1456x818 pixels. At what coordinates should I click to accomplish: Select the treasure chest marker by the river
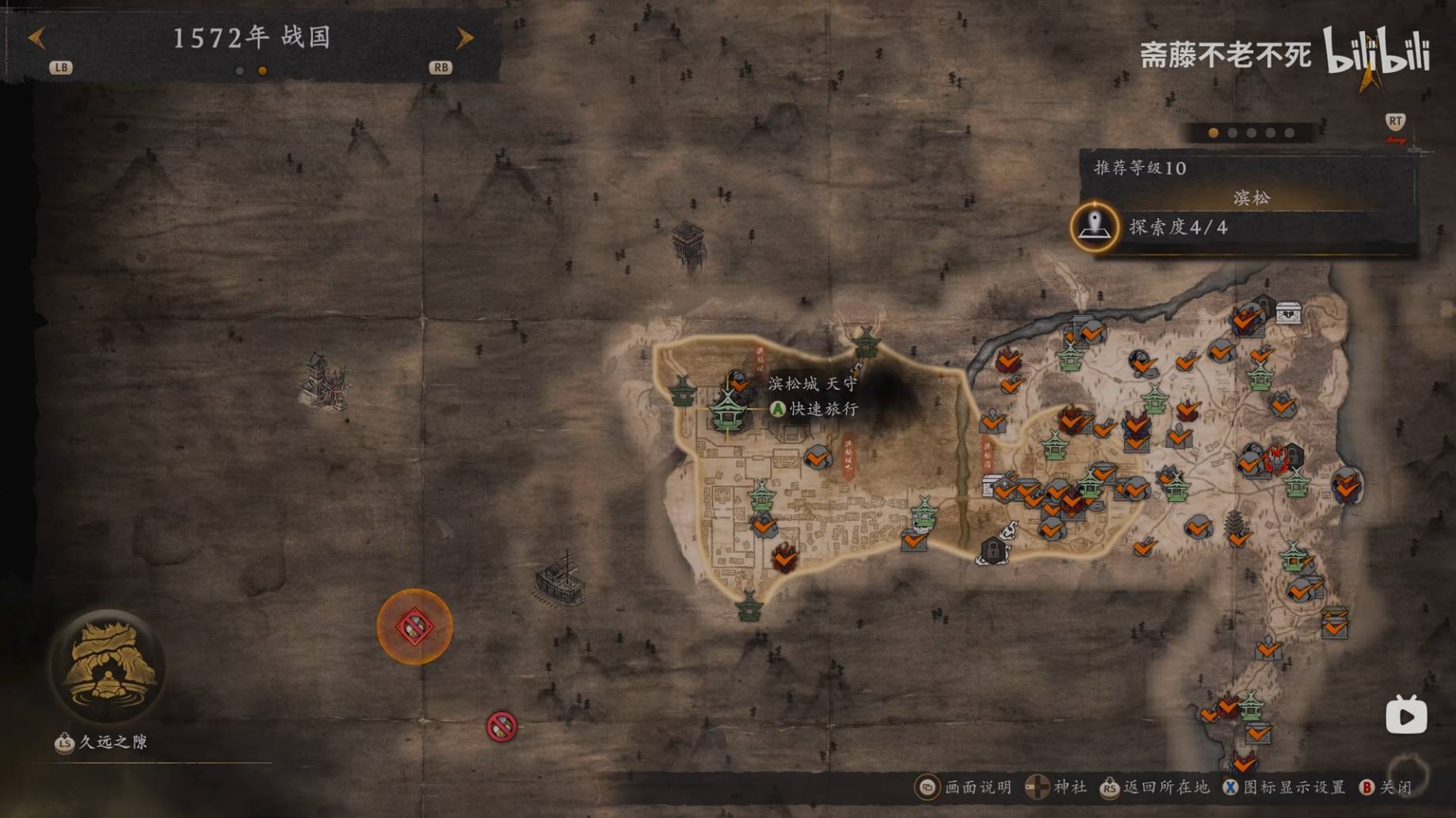point(1289,313)
